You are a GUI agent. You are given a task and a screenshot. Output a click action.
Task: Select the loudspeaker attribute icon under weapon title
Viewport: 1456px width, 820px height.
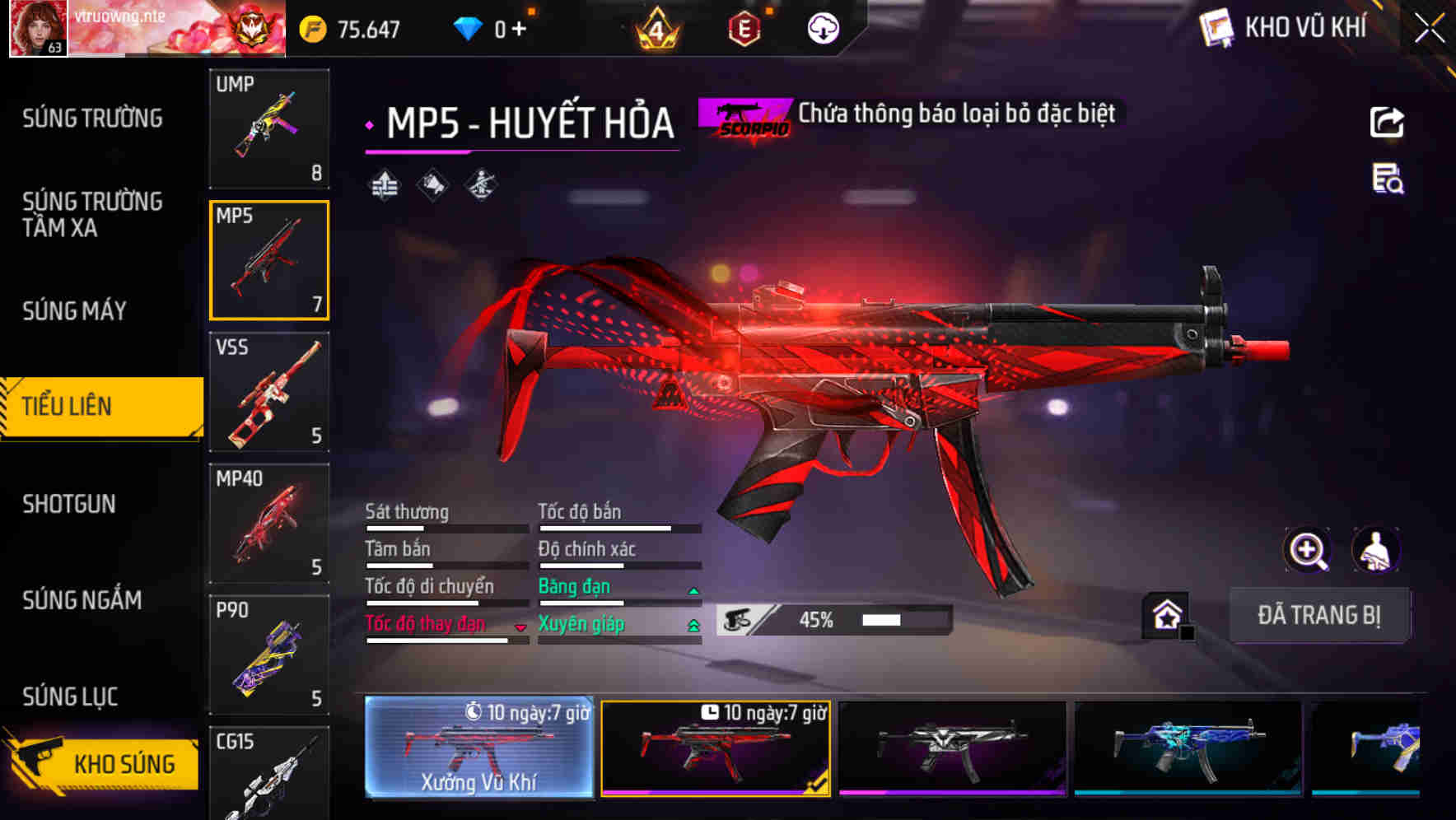[432, 184]
